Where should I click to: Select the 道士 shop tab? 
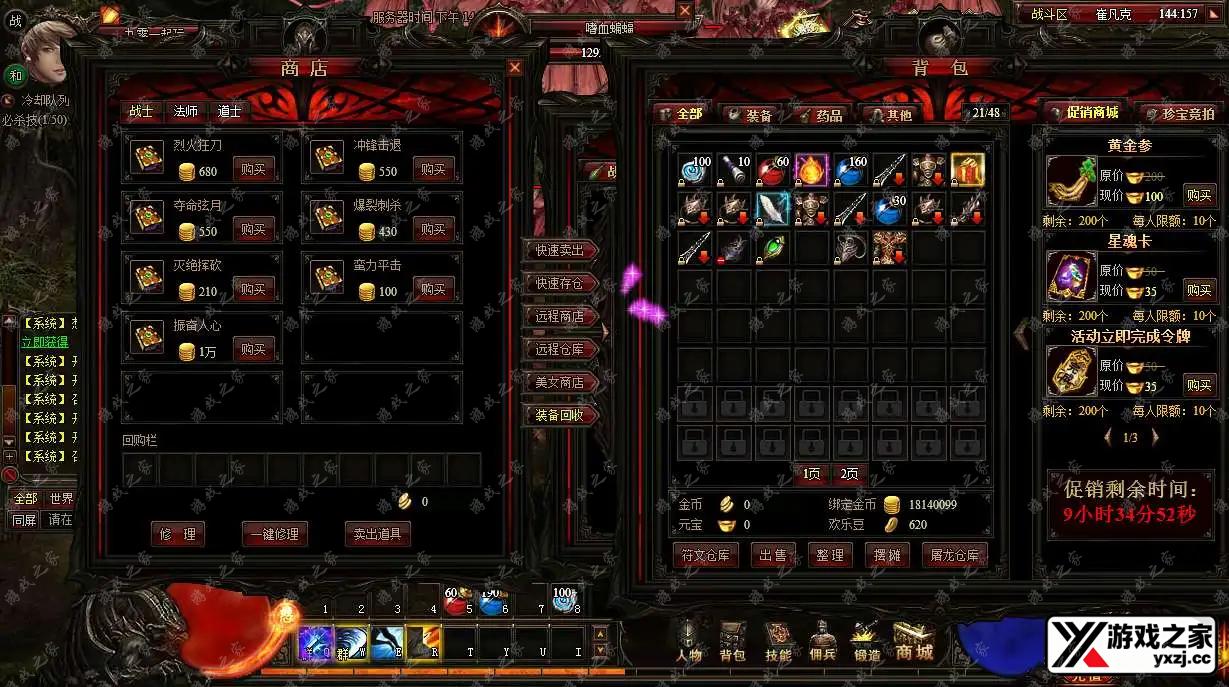click(230, 112)
